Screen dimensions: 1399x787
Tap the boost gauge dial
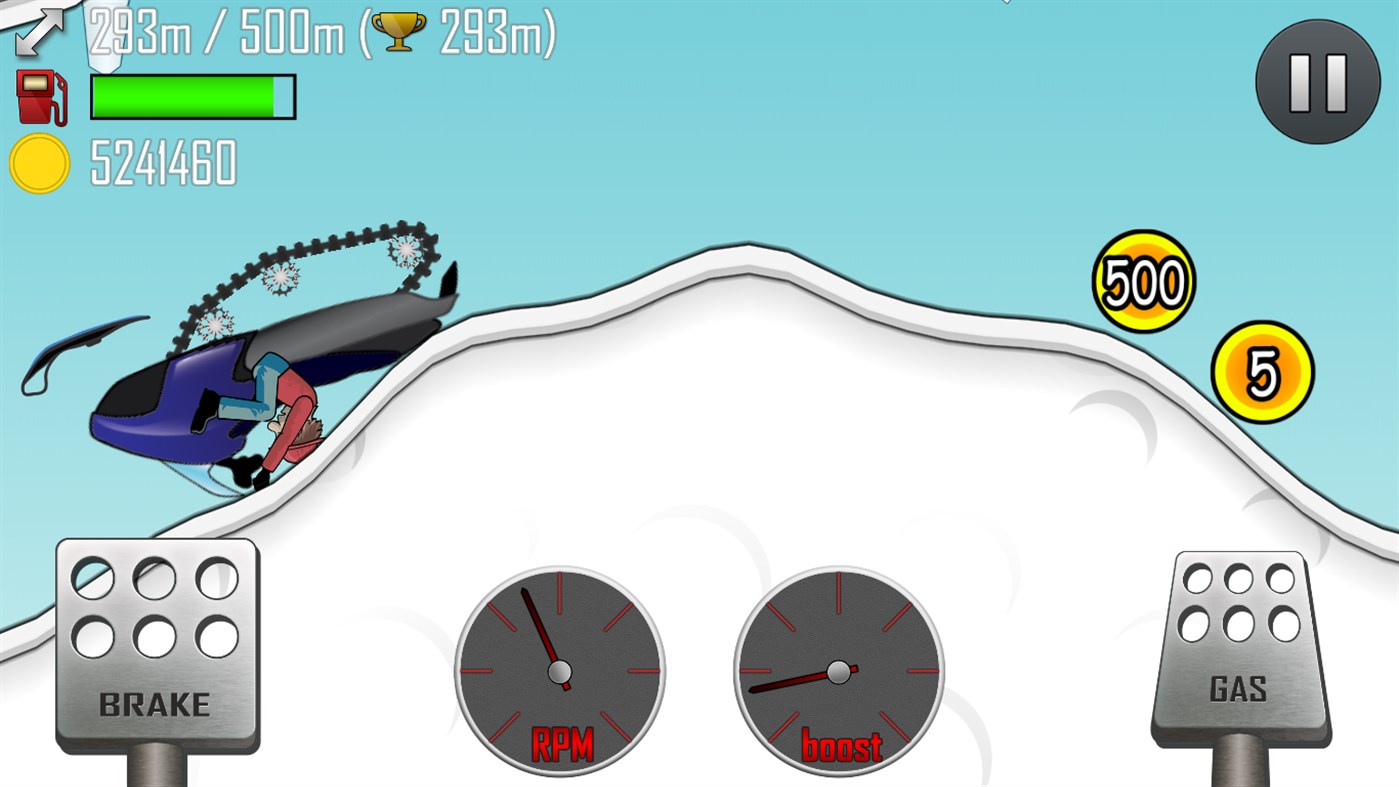(x=838, y=668)
